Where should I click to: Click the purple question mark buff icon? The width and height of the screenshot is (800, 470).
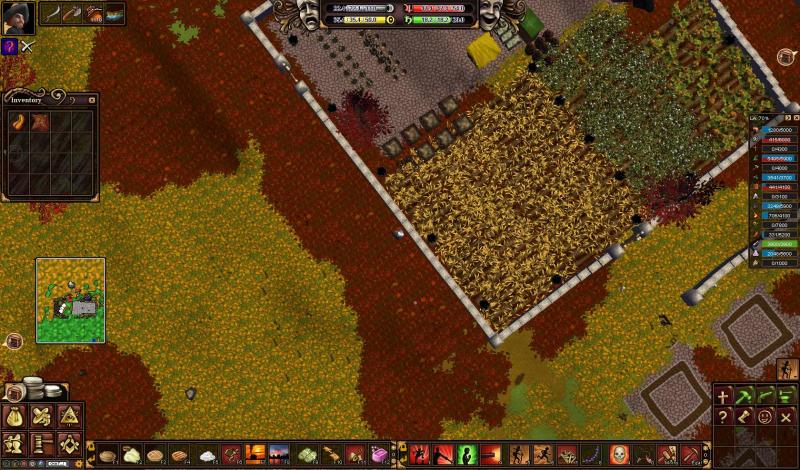9,46
